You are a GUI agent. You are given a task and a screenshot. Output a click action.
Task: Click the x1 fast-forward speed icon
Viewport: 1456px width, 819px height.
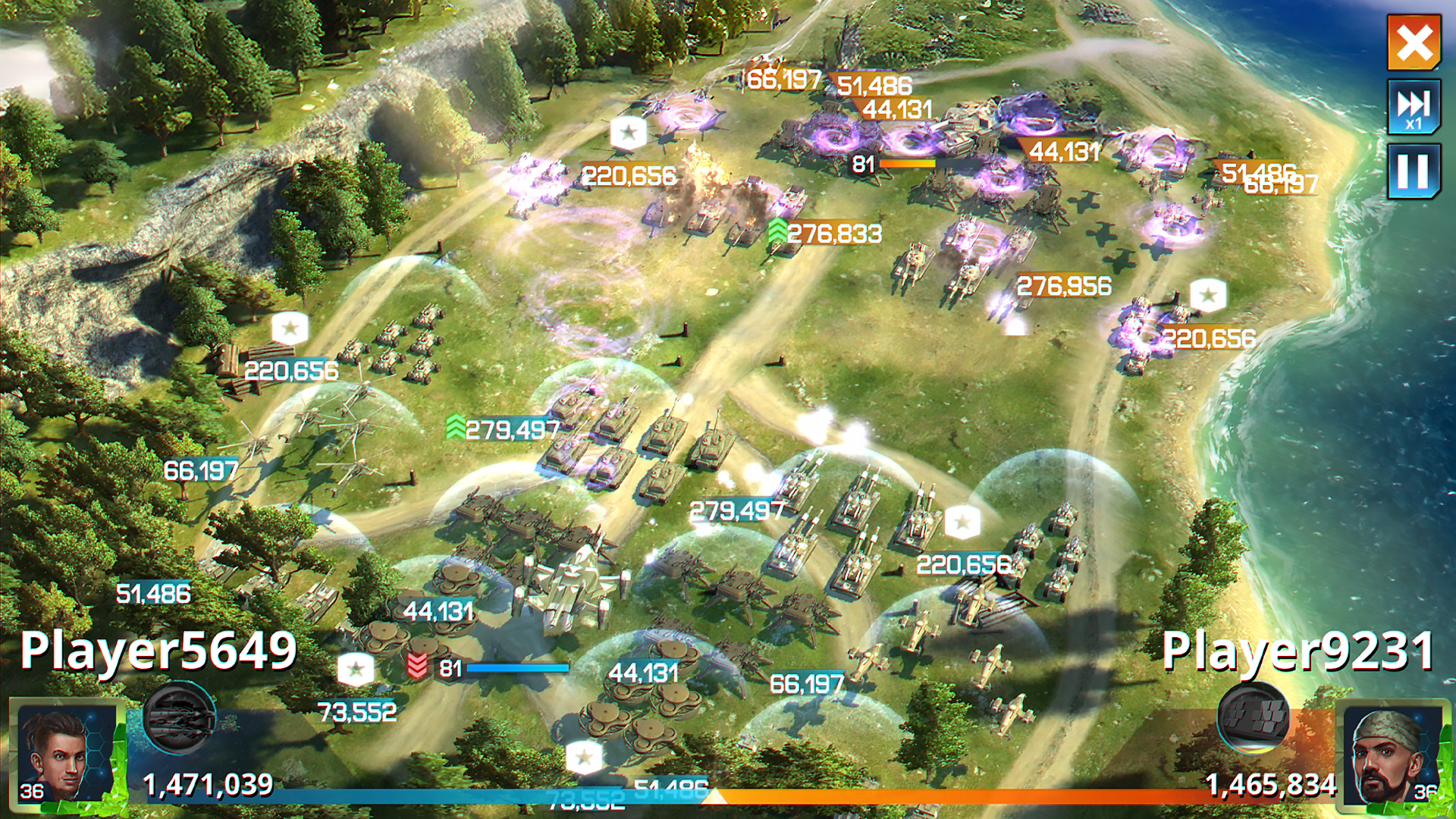(1415, 108)
